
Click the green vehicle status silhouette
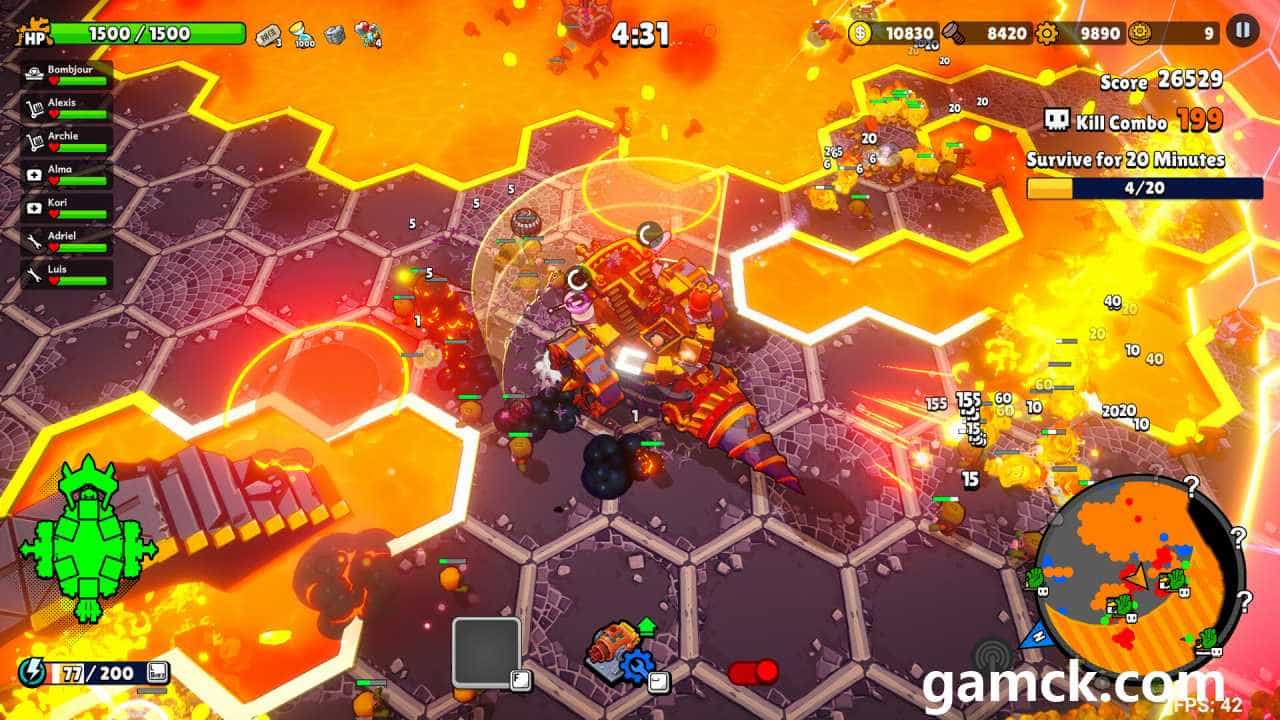pos(88,534)
